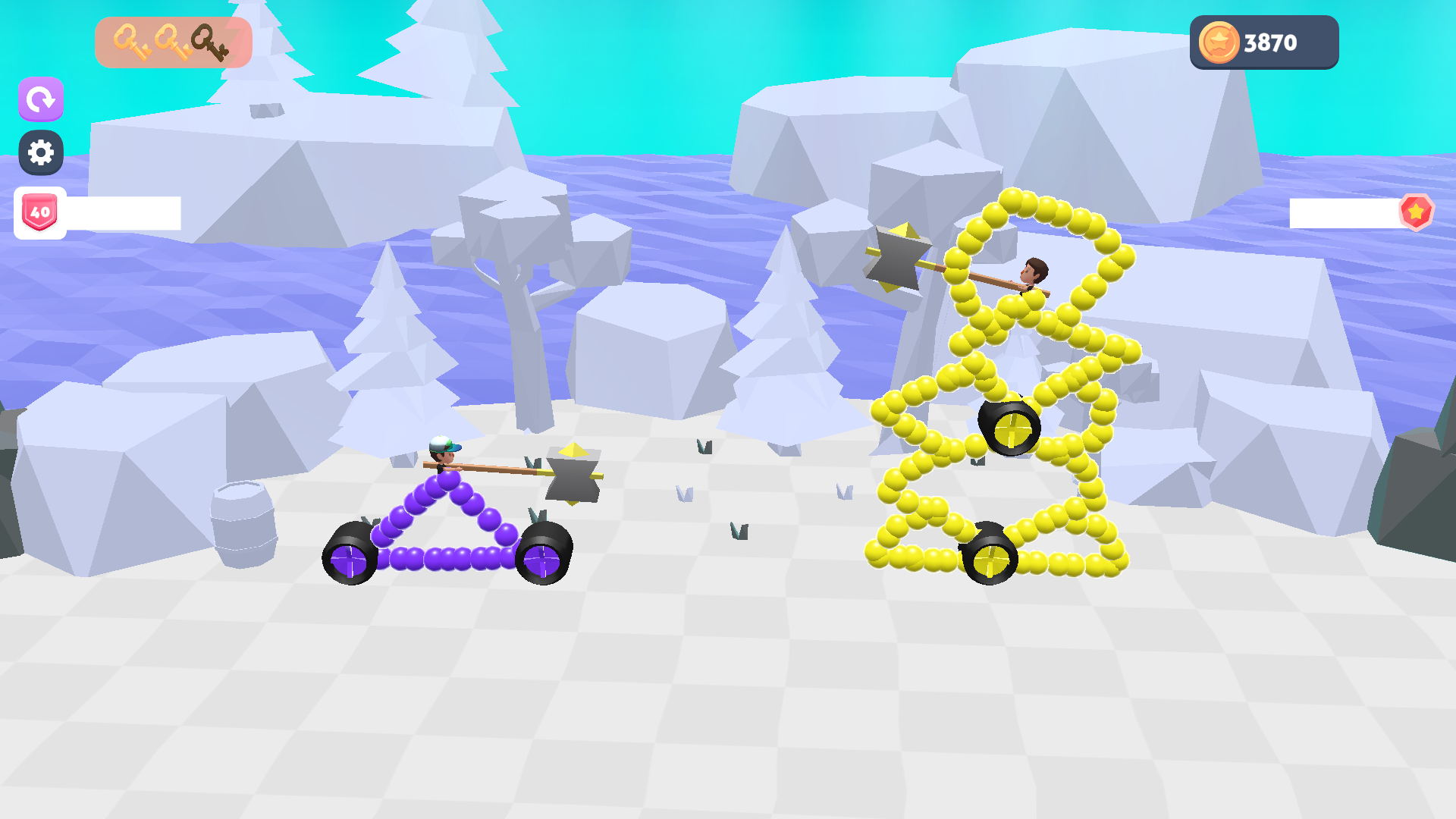Tap the red level 40 shield badge
Screen dimensions: 1456x819
coord(39,212)
